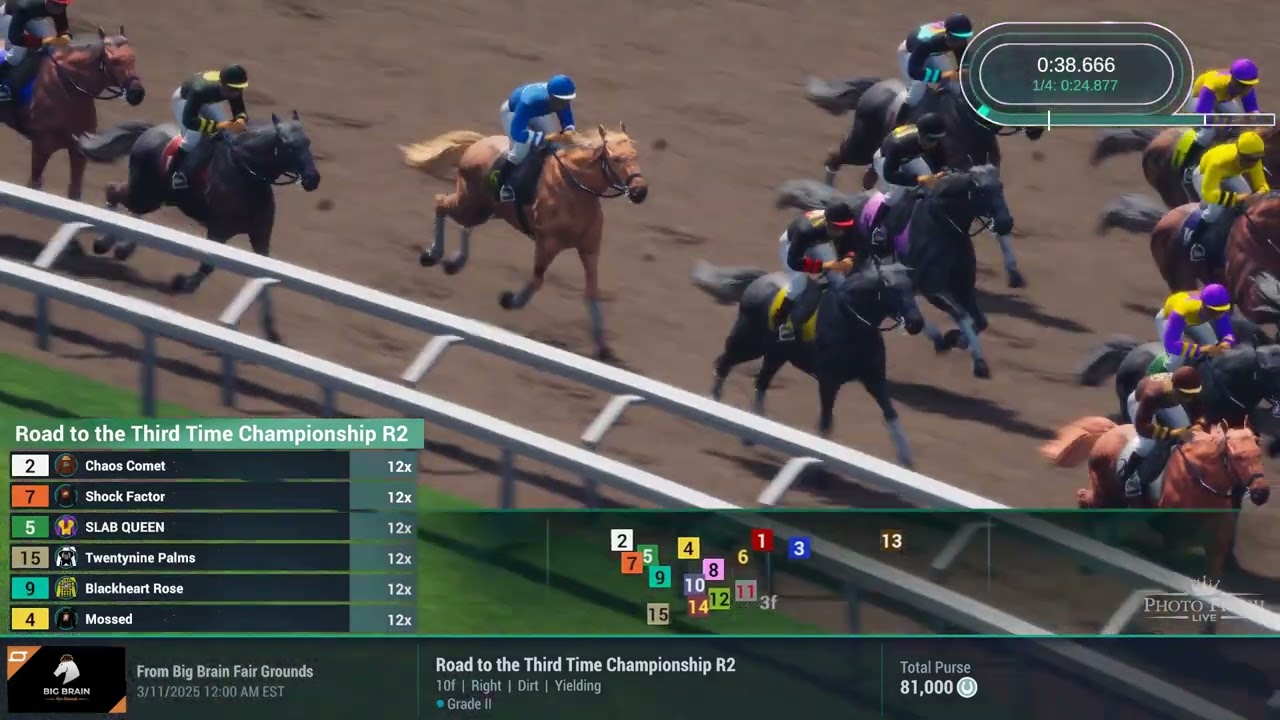
Task: Select Chaos Comet's jockey silk icon
Action: coord(65,465)
